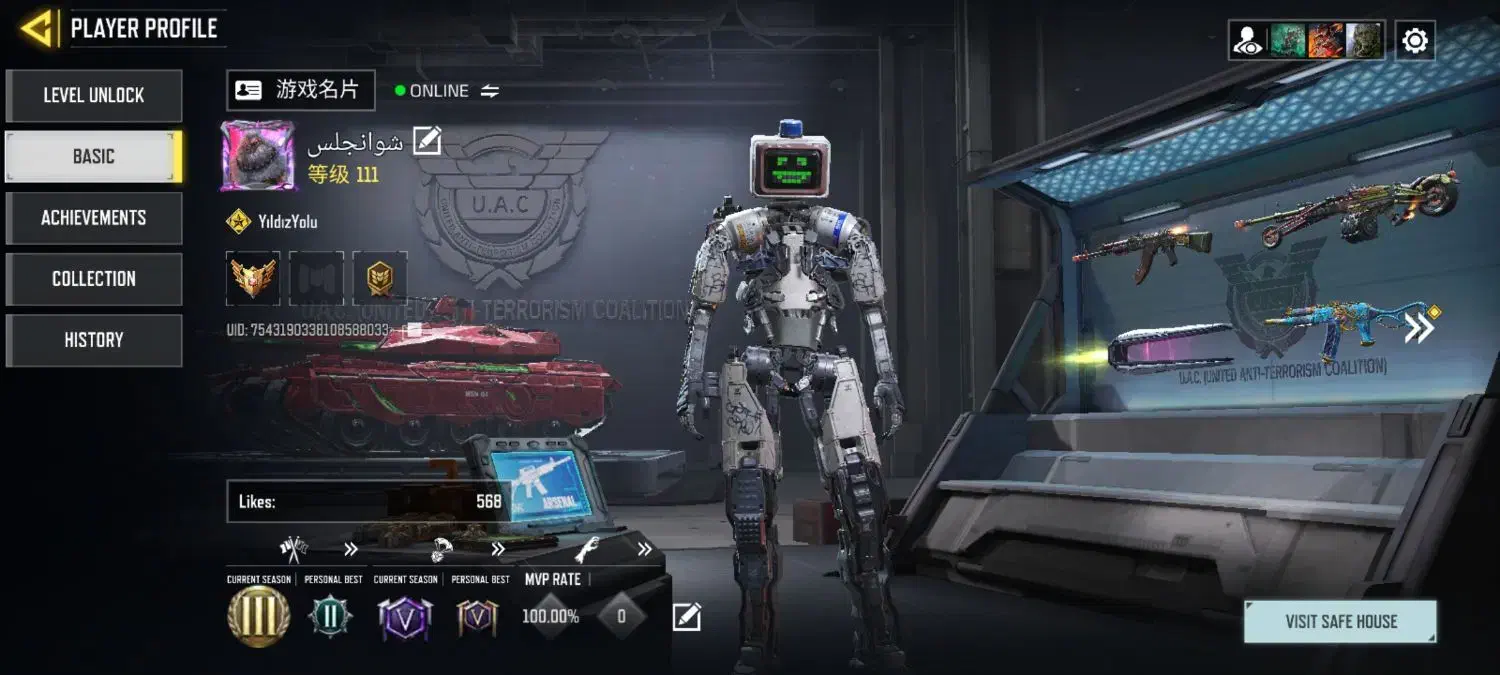
Task: Switch to the Level Unlock tab
Action: (93, 96)
